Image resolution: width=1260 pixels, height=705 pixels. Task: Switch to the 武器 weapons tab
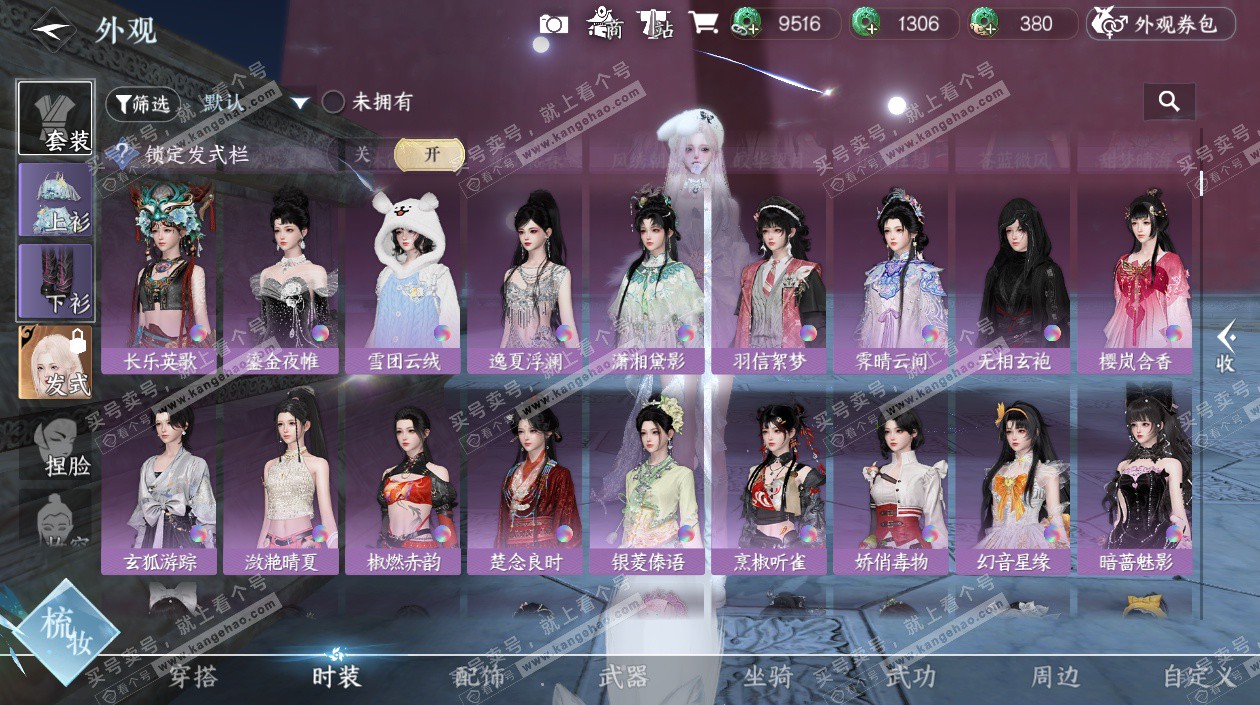623,677
